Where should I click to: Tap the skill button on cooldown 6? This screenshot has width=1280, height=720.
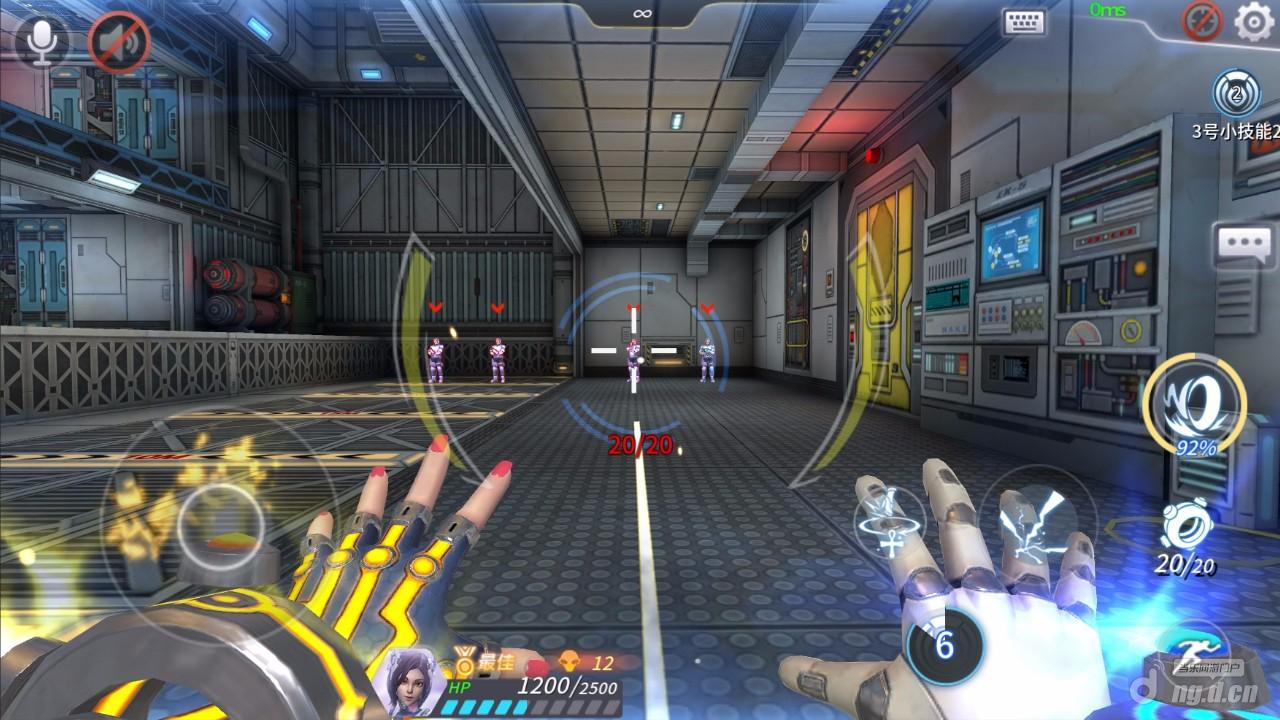(943, 646)
